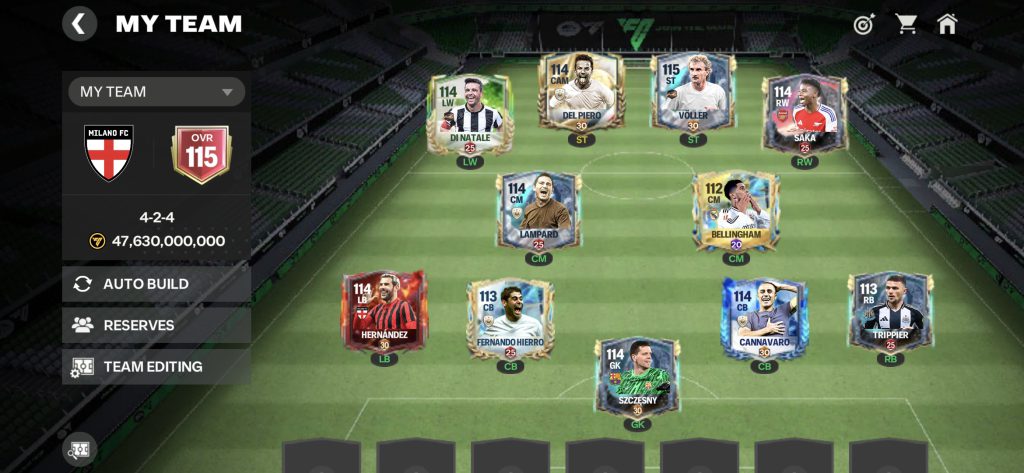
Task: Go back using the arrow button
Action: click(80, 23)
